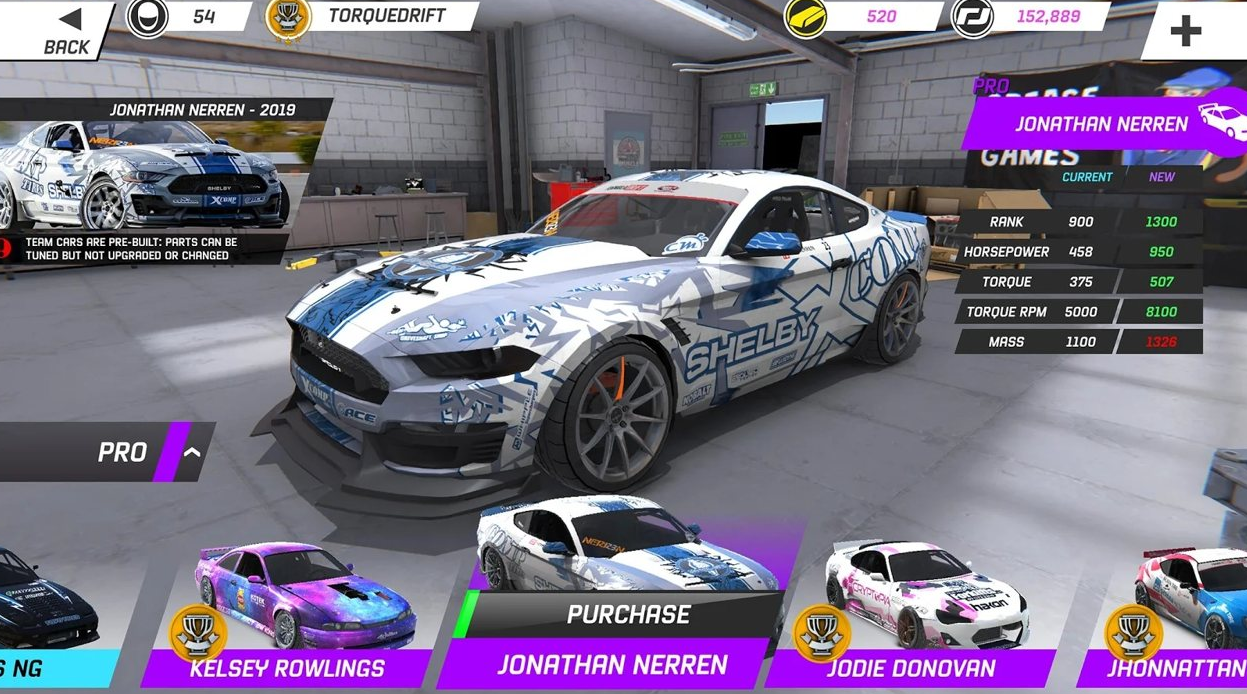The height and width of the screenshot is (694, 1247).
Task: Open the plus button to add currency
Action: click(1186, 30)
